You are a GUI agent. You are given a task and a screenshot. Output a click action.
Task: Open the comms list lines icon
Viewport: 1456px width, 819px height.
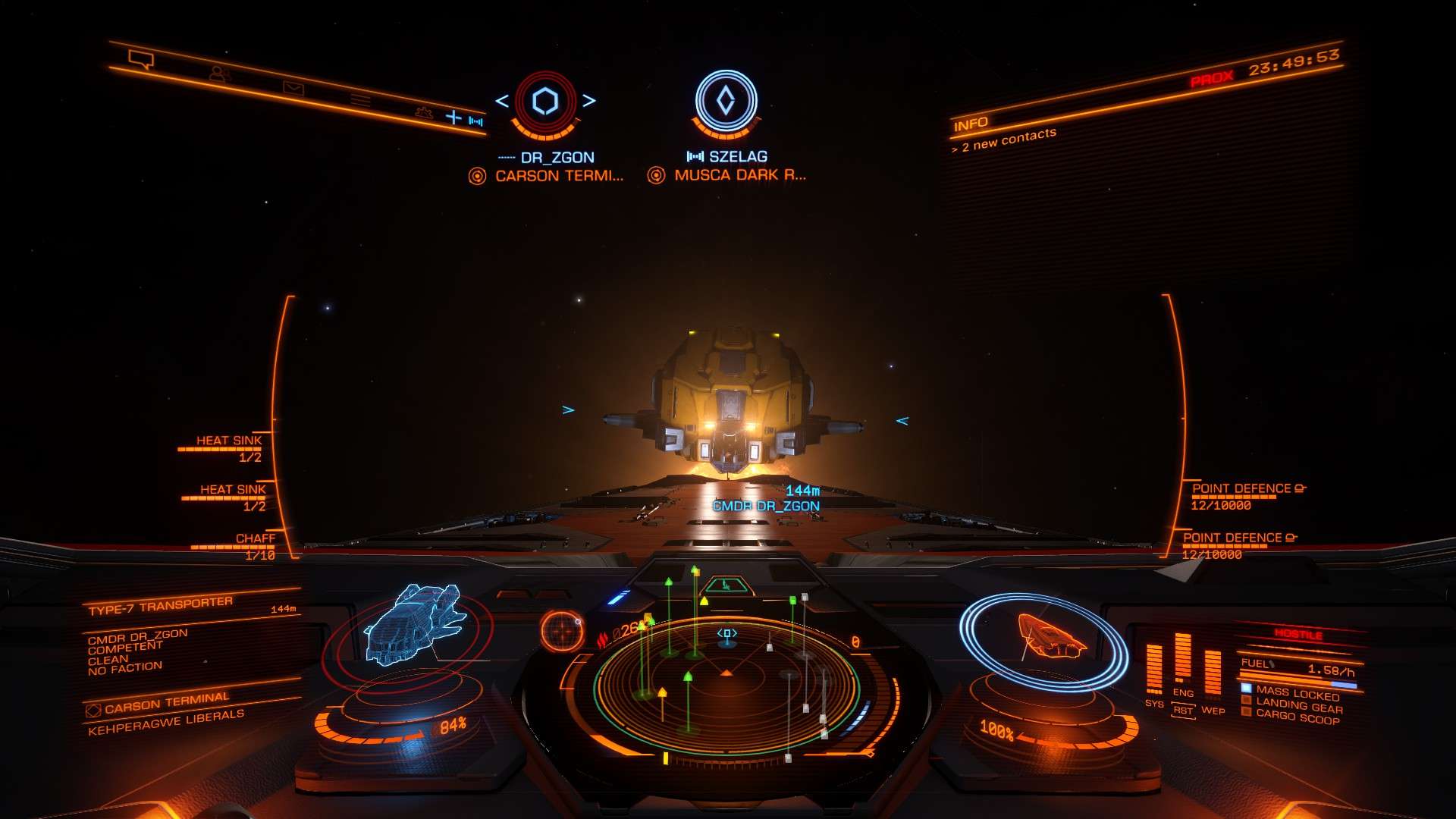pos(360,101)
